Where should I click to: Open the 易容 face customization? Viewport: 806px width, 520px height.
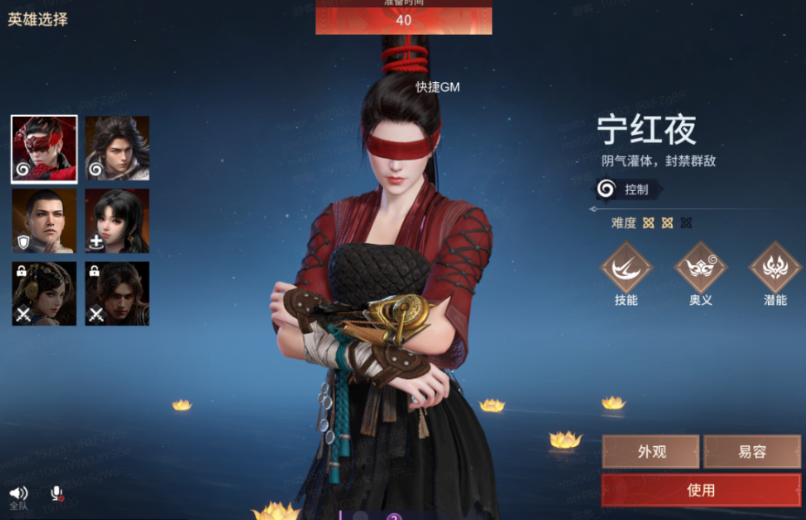click(752, 452)
